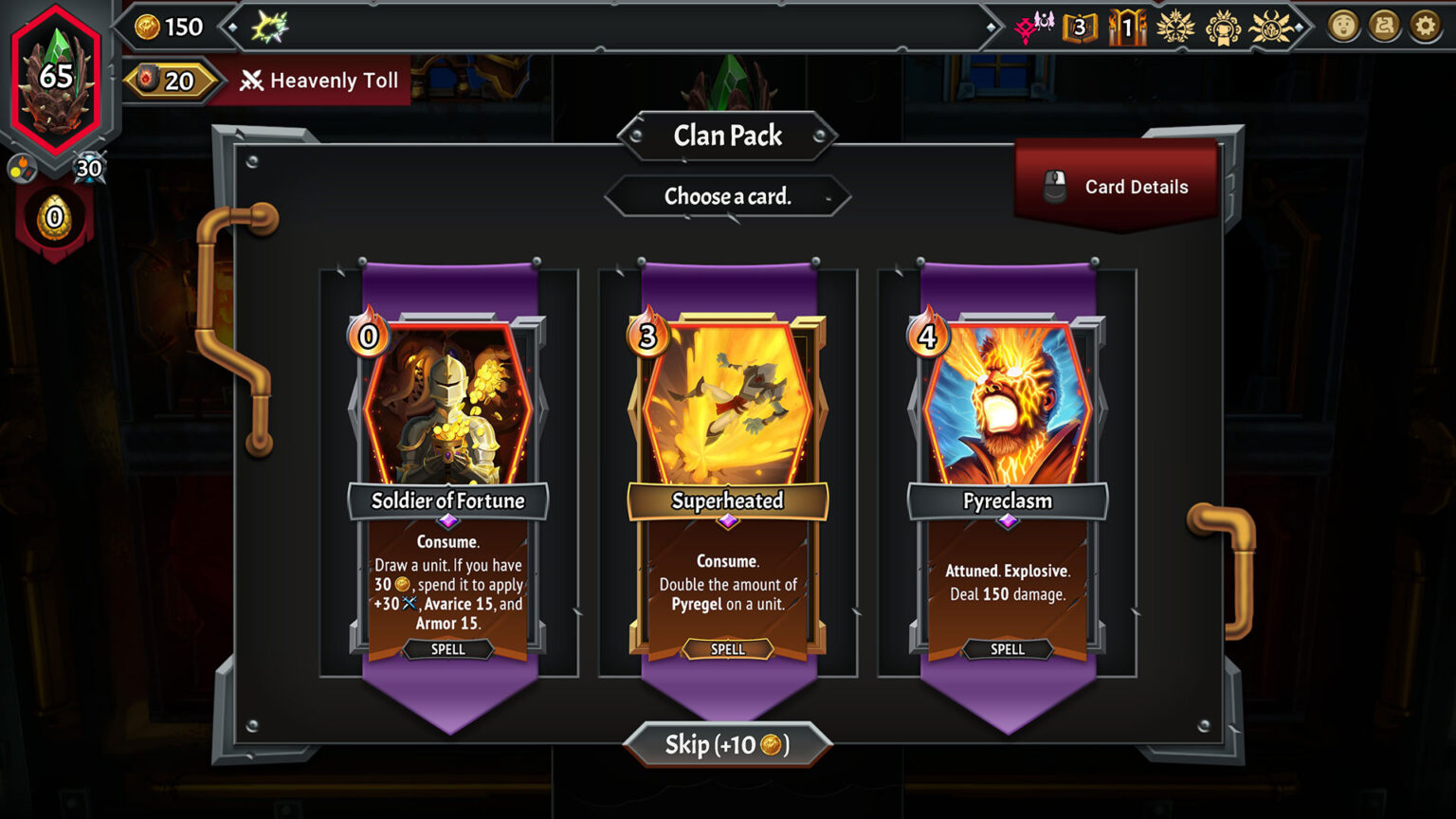Check the golden dragon egg counter
The image size is (1456, 819).
[x=54, y=219]
